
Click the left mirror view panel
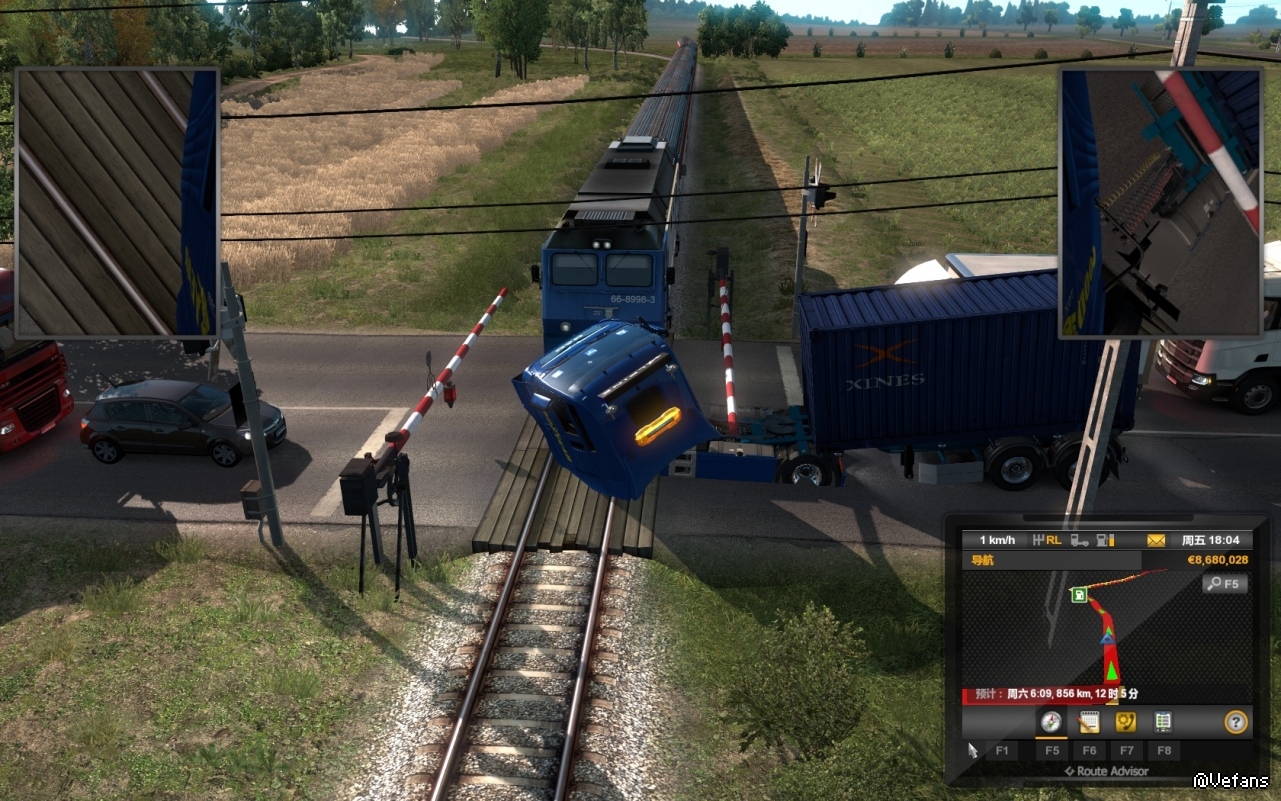point(116,202)
